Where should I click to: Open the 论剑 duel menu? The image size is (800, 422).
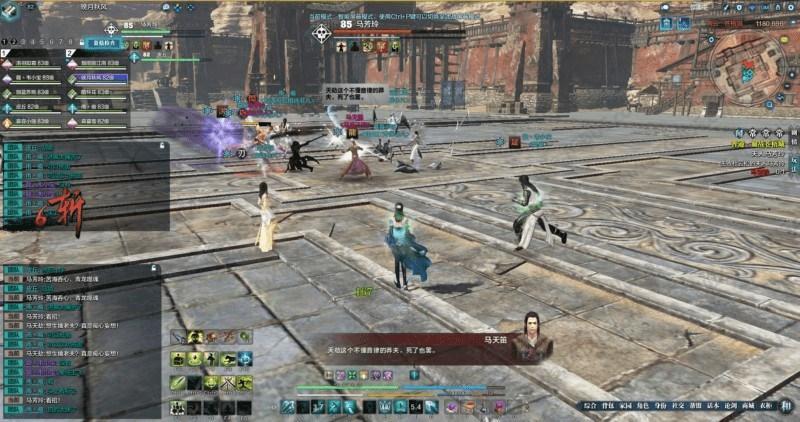click(730, 406)
